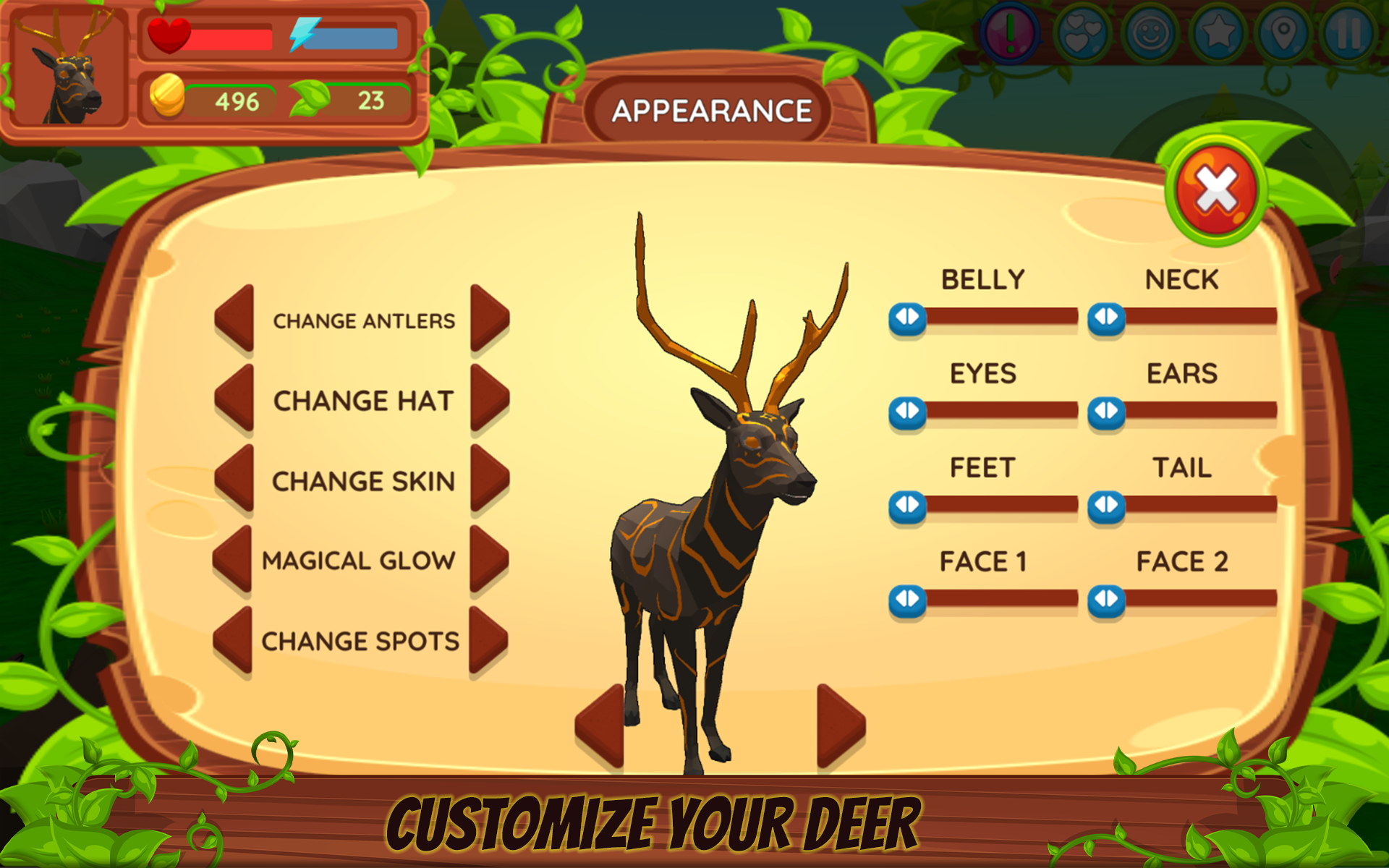
Task: Select next antlers with right arrow
Action: (x=489, y=320)
